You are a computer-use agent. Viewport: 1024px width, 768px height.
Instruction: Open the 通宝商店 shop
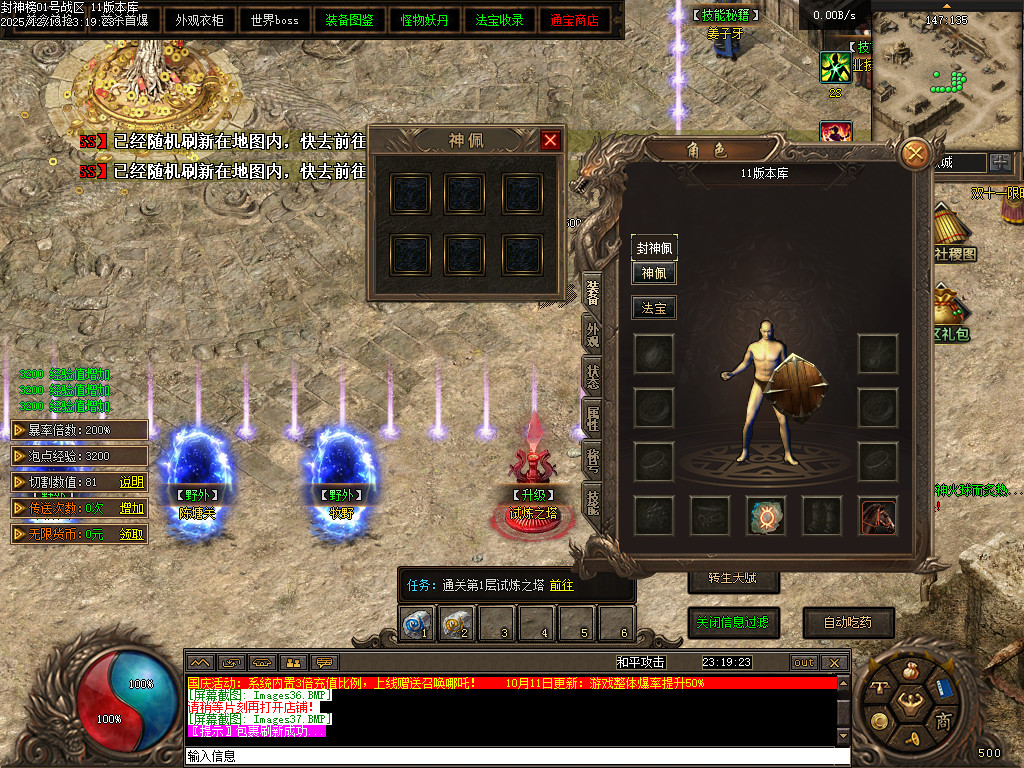575,20
